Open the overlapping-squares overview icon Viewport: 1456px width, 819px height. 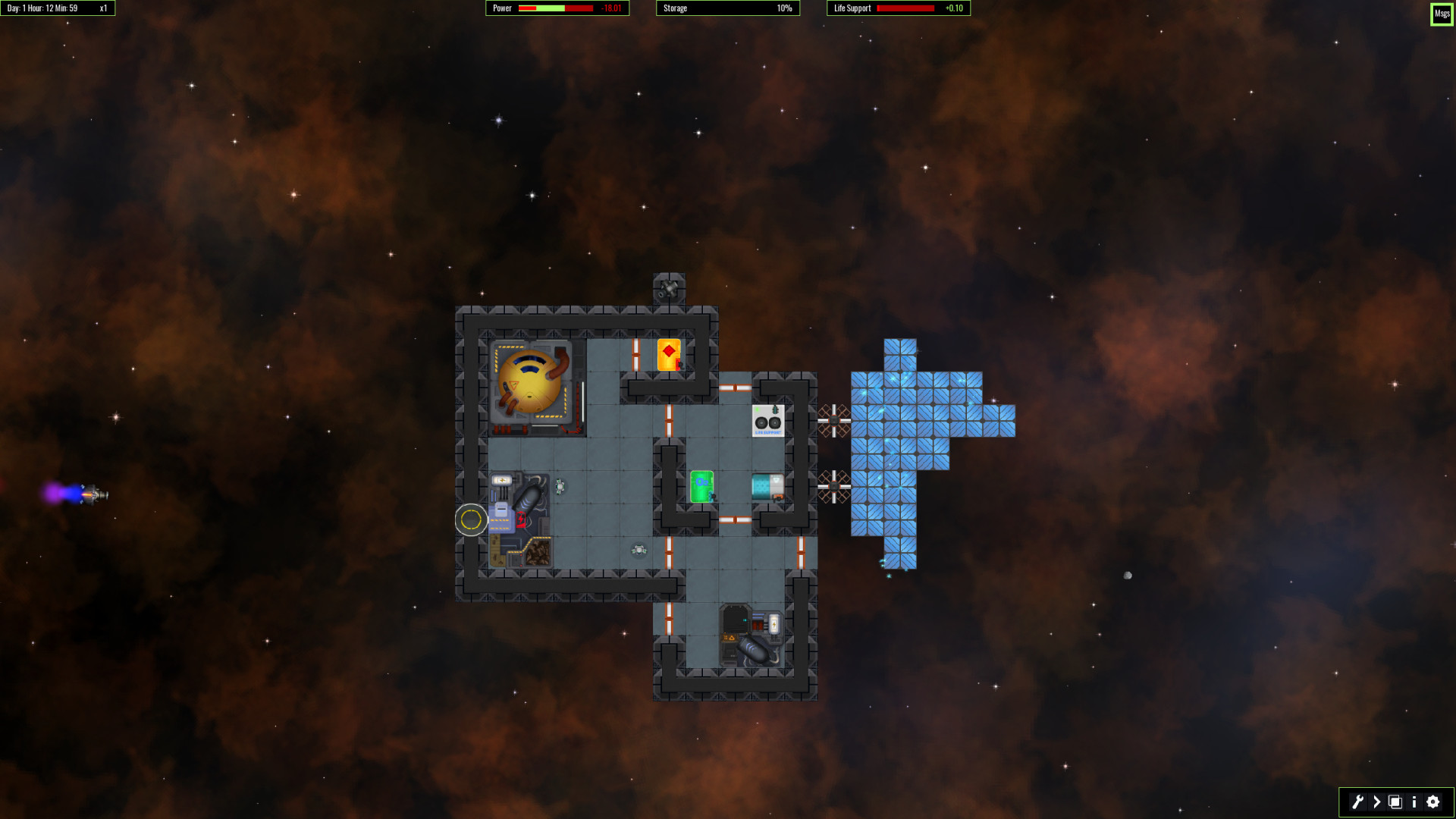point(1395,802)
